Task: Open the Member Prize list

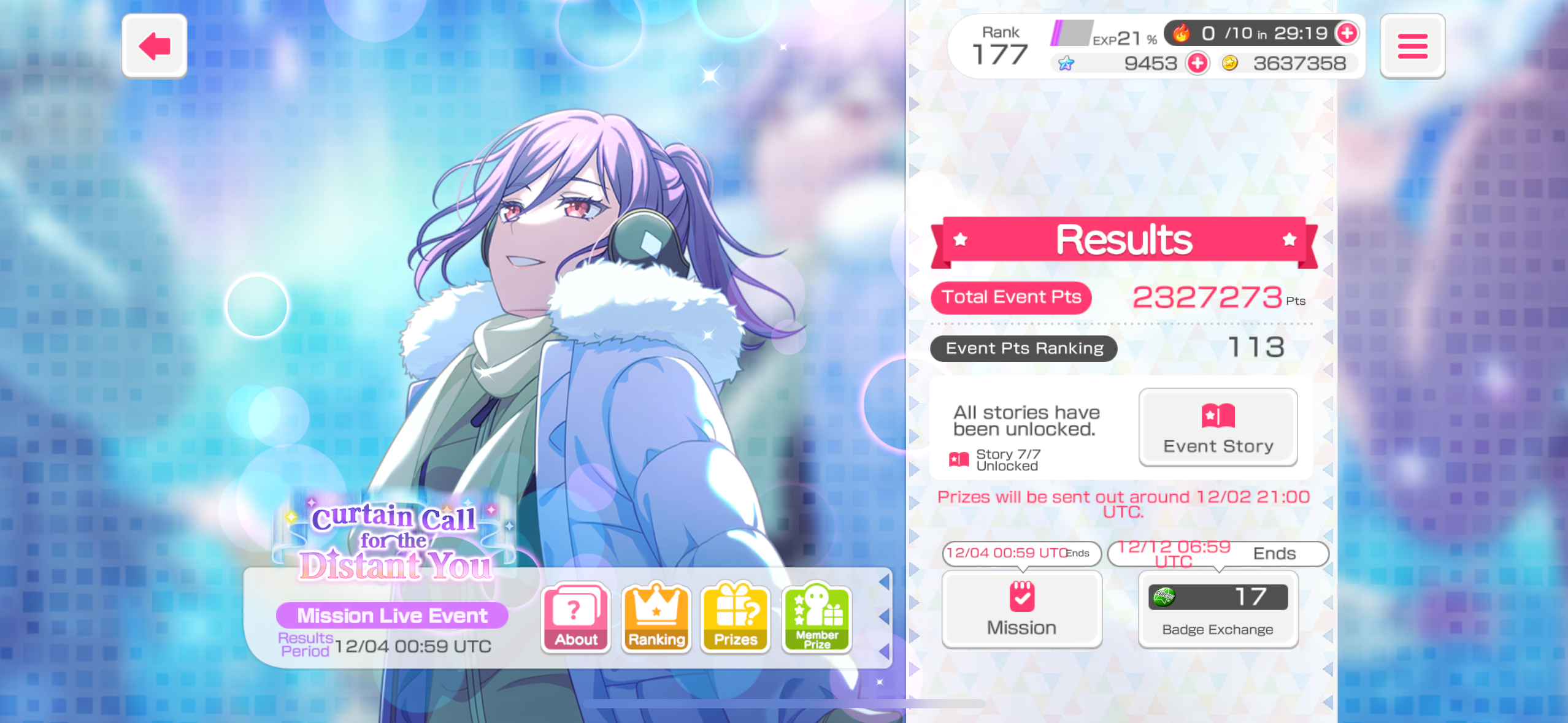Action: tap(817, 618)
